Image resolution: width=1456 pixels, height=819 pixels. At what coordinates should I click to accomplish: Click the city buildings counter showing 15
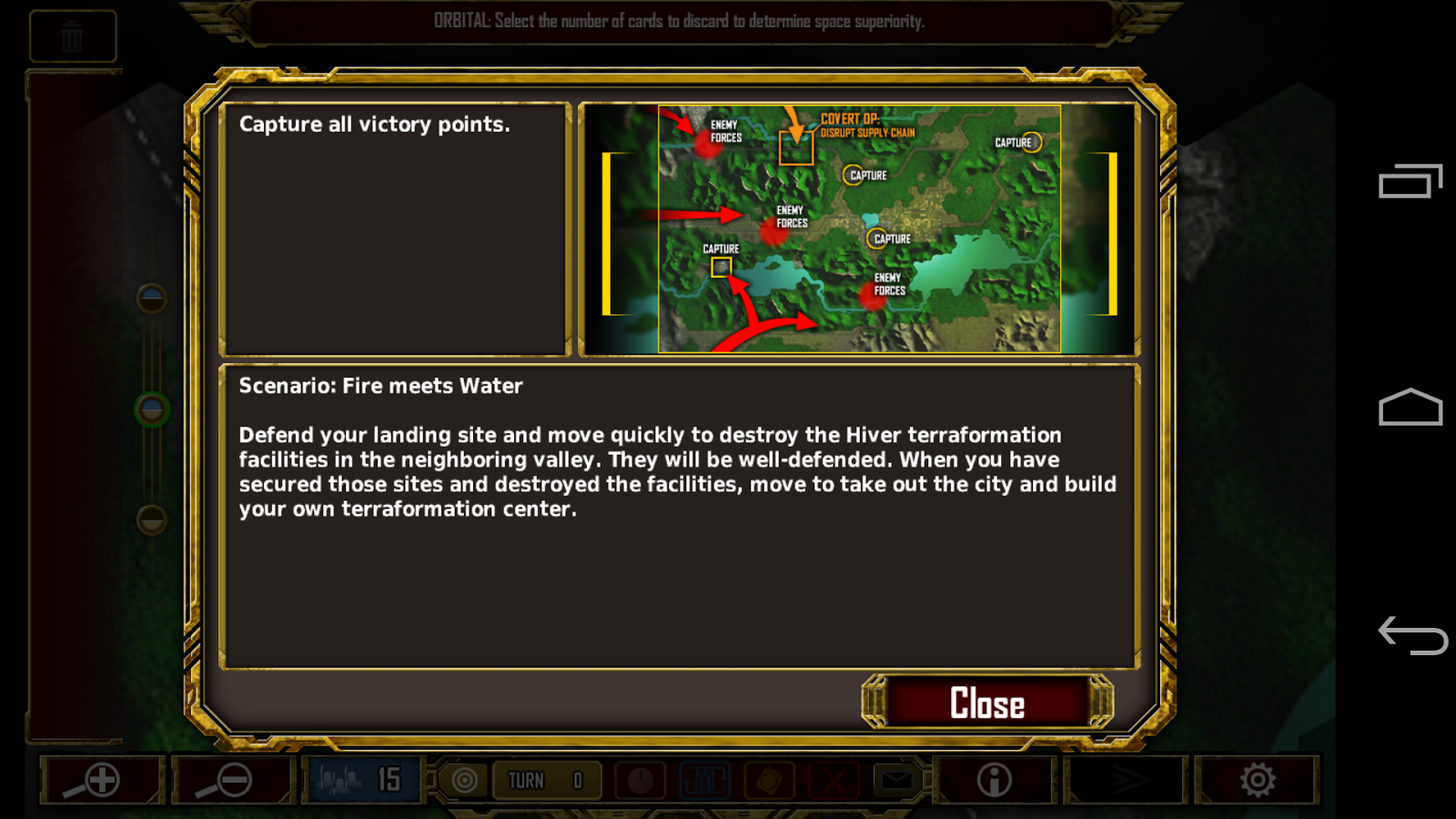coord(362,780)
